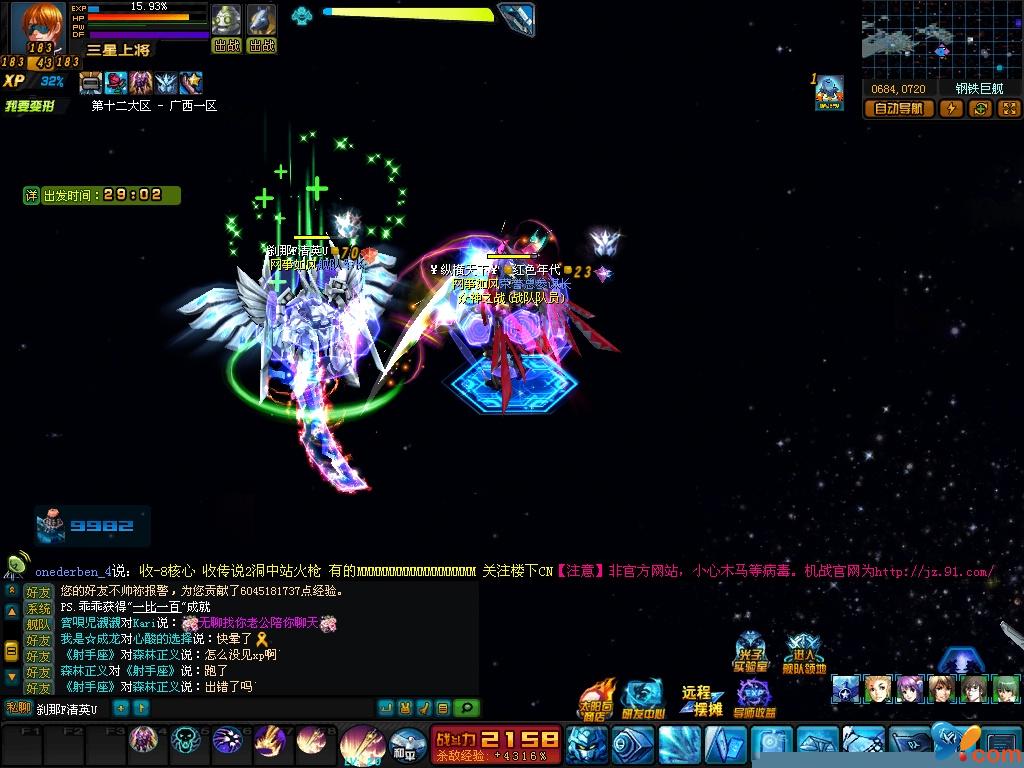Image resolution: width=1024 pixels, height=768 pixels.
Task: Click the 我要变形 transform button
Action: [x=31, y=106]
